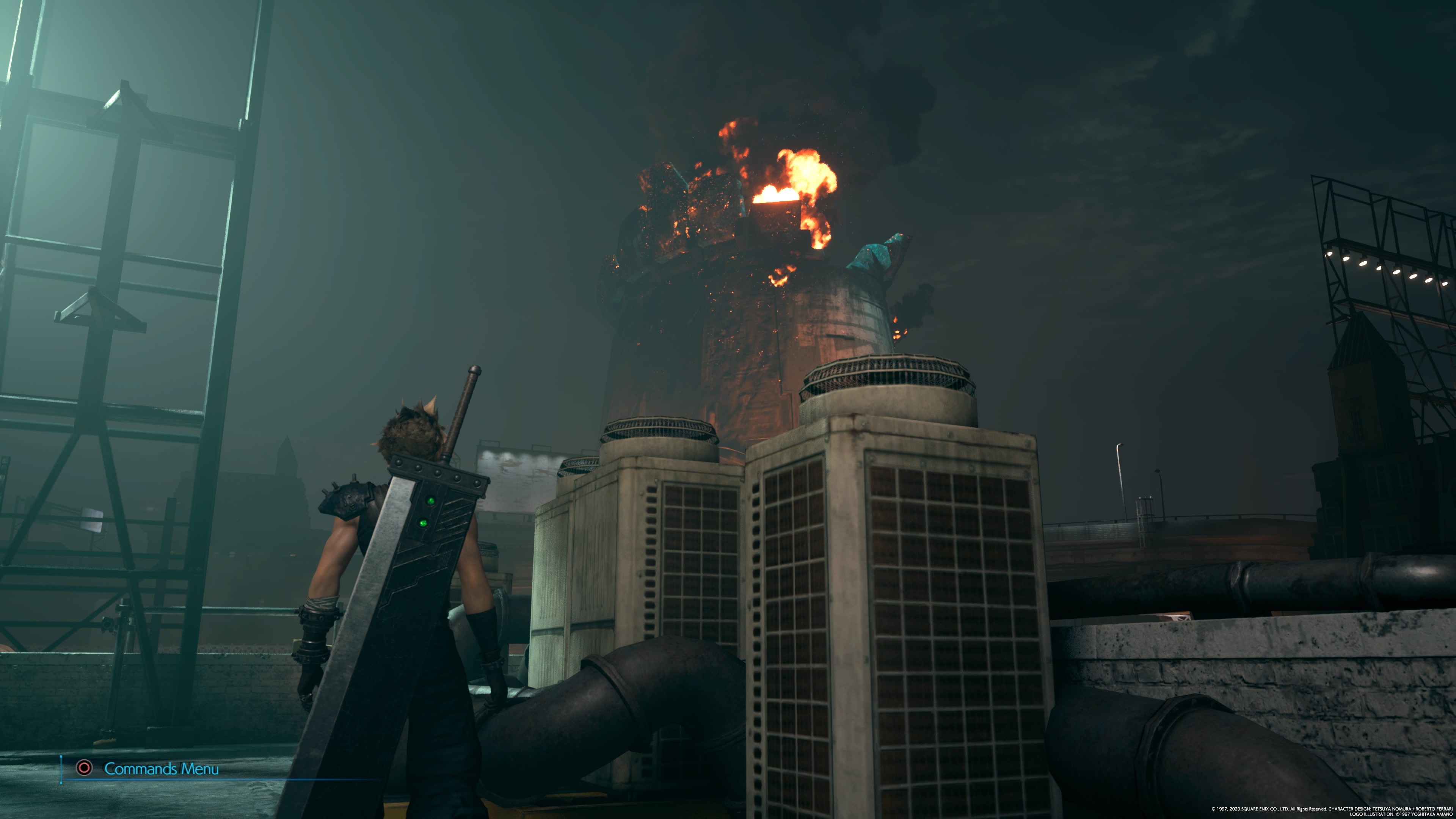The height and width of the screenshot is (819, 1456).
Task: Open the Commands Menu label
Action: [x=161, y=769]
